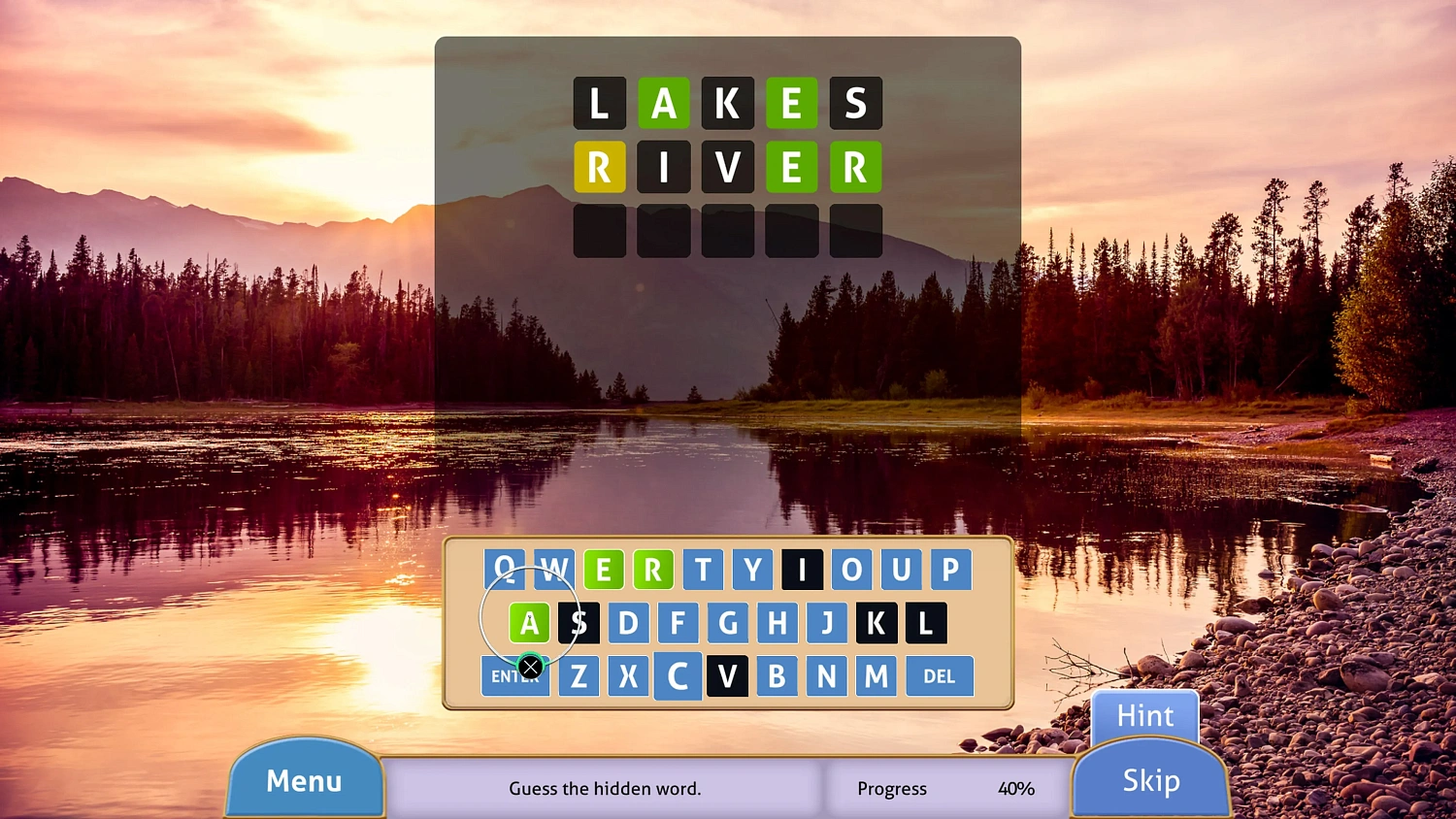Select the green A key
The width and height of the screenshot is (1456, 819).
(x=529, y=622)
